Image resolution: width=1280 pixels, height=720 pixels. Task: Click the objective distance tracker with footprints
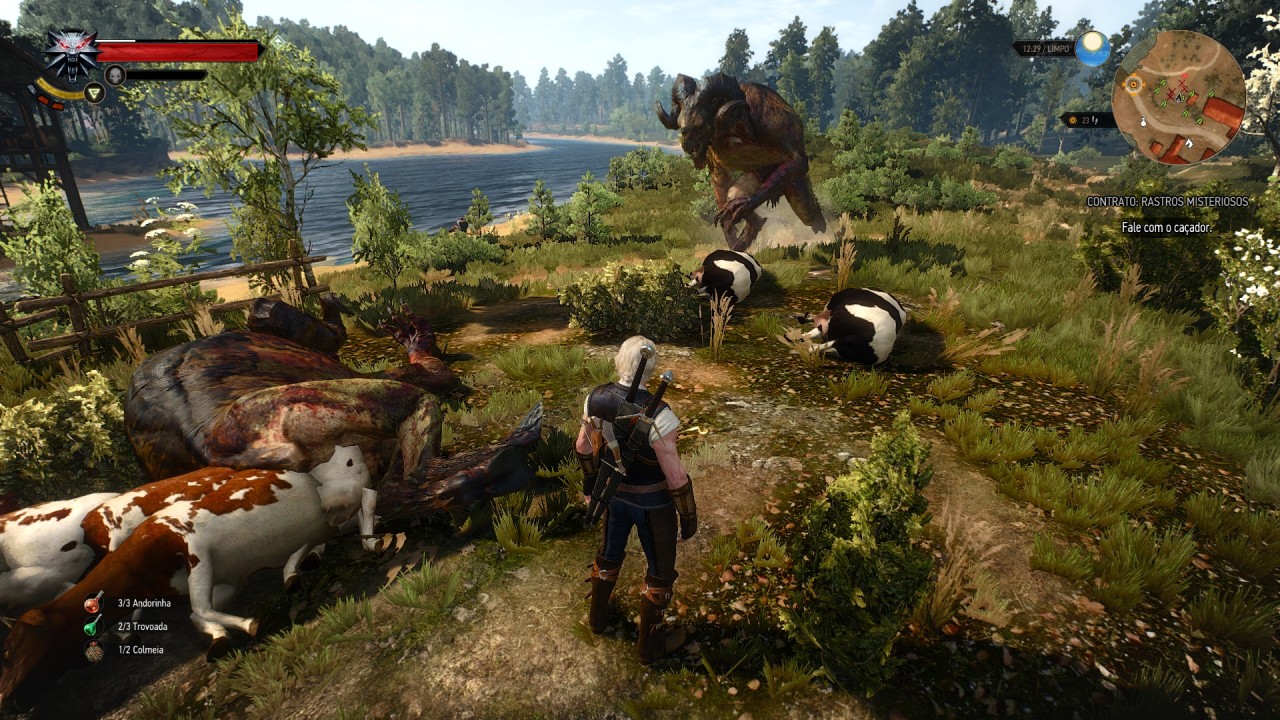pos(1087,120)
